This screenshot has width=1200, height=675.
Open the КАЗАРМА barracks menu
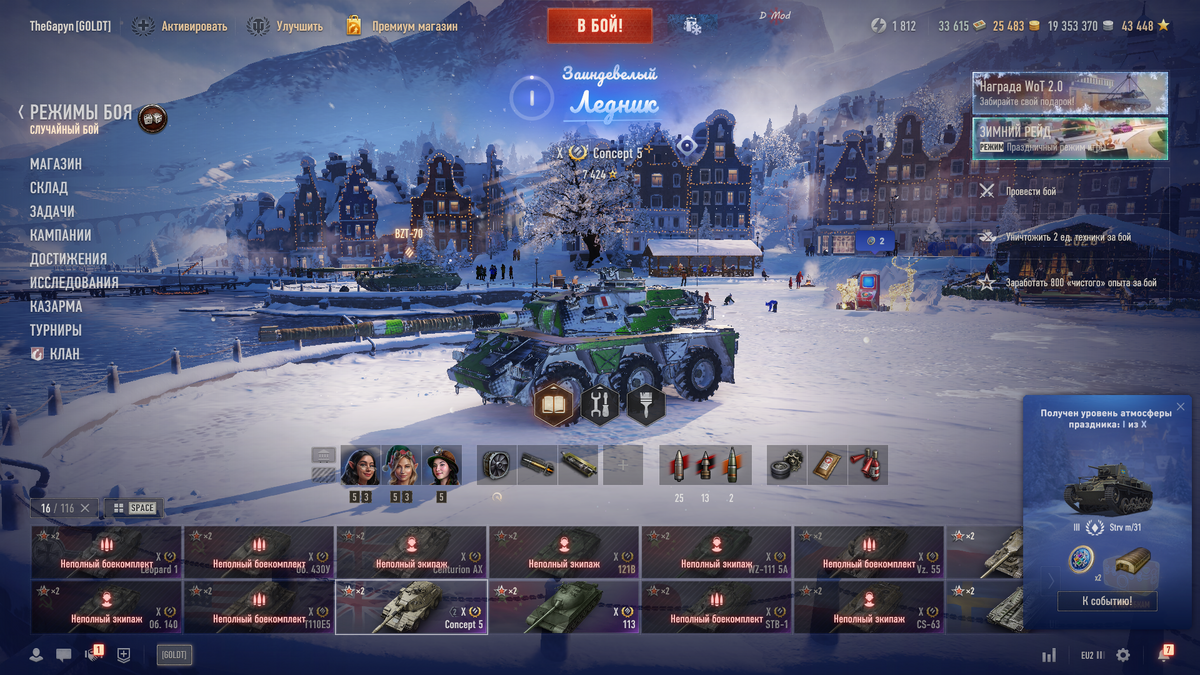pos(56,307)
